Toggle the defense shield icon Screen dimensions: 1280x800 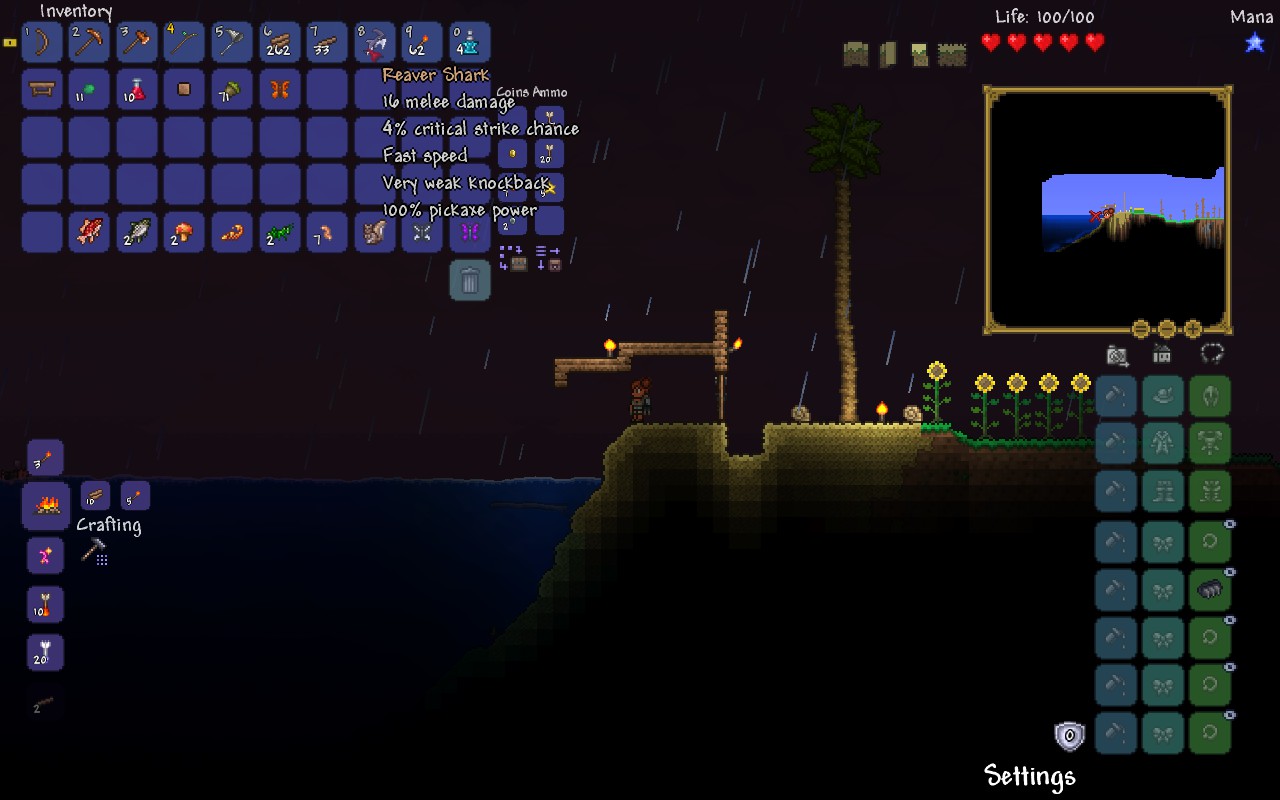1069,737
